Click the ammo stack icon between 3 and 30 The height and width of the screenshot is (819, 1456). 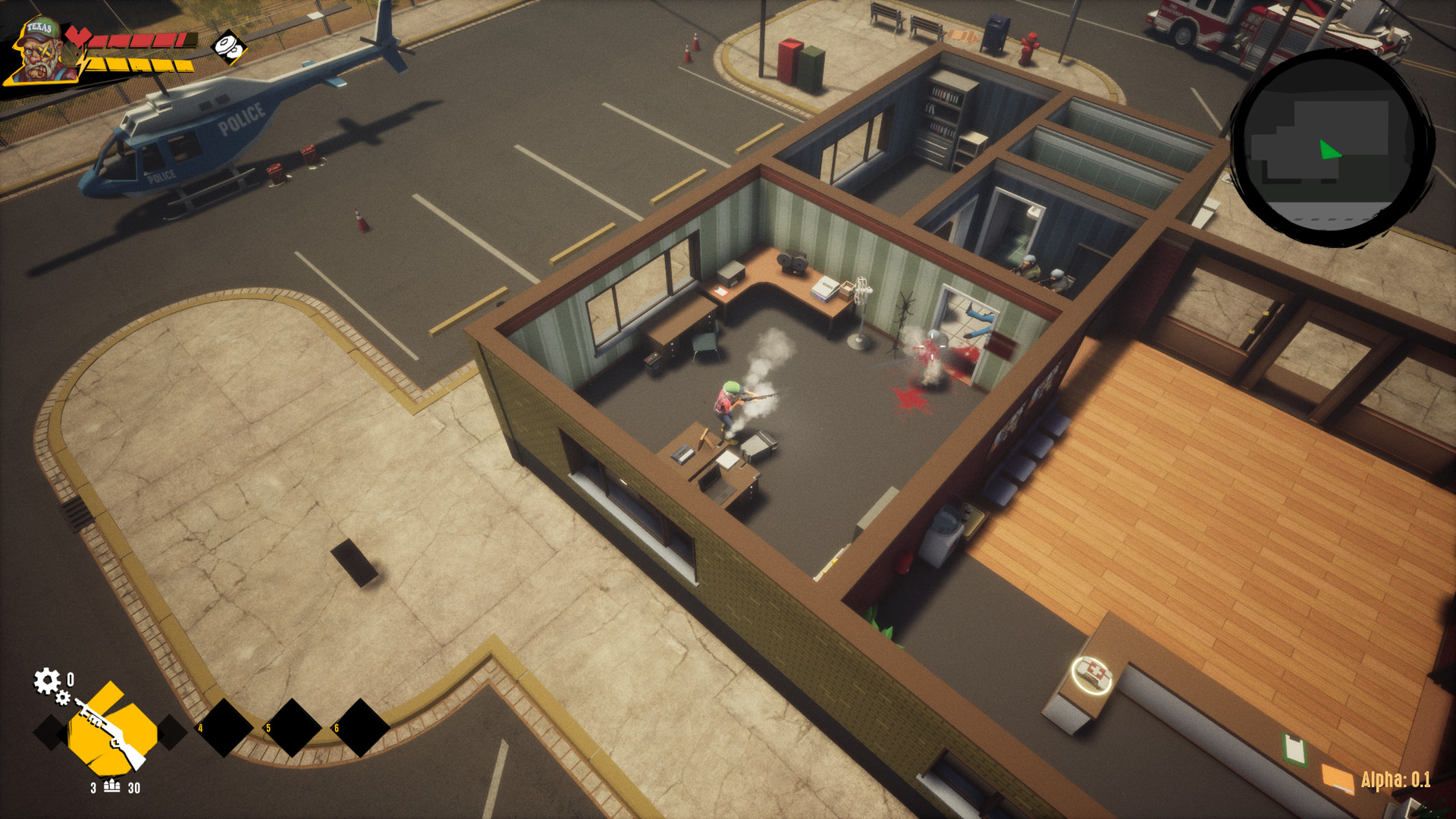(x=111, y=786)
